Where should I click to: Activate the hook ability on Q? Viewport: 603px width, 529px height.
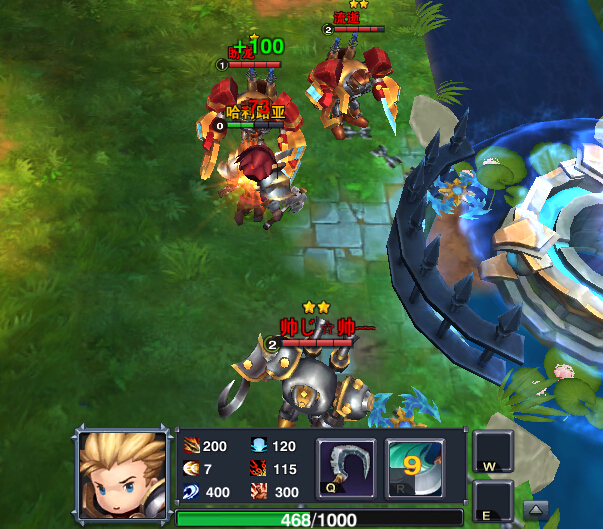[x=346, y=468]
